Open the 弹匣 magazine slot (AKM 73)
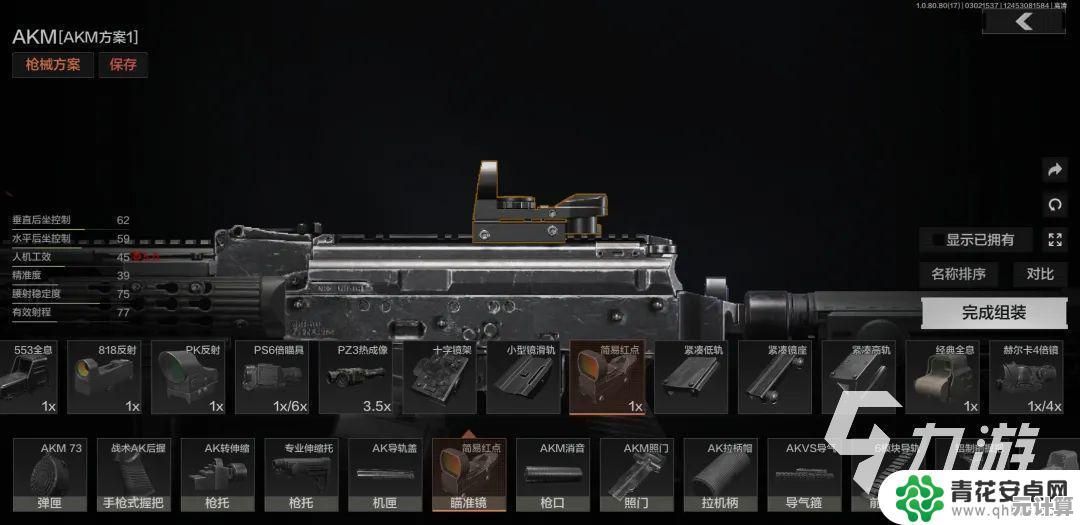The height and width of the screenshot is (525, 1080). point(48,475)
